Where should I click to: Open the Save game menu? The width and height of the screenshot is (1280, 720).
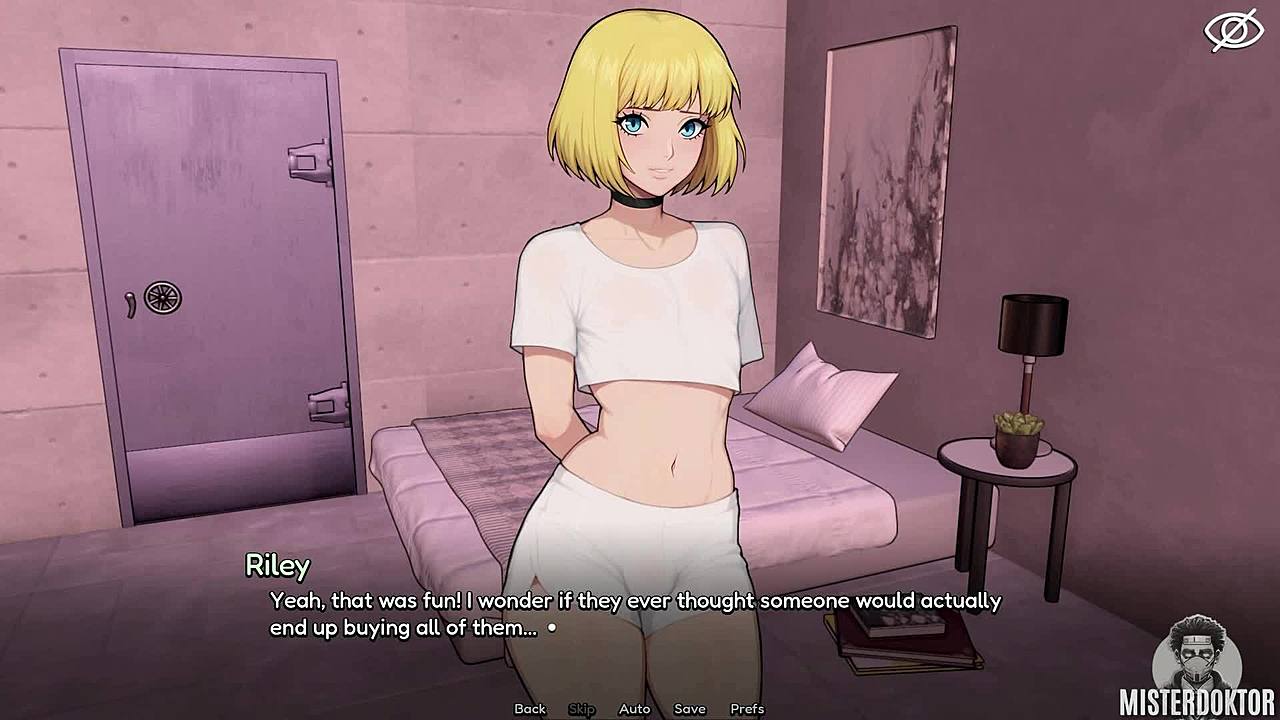pos(689,709)
